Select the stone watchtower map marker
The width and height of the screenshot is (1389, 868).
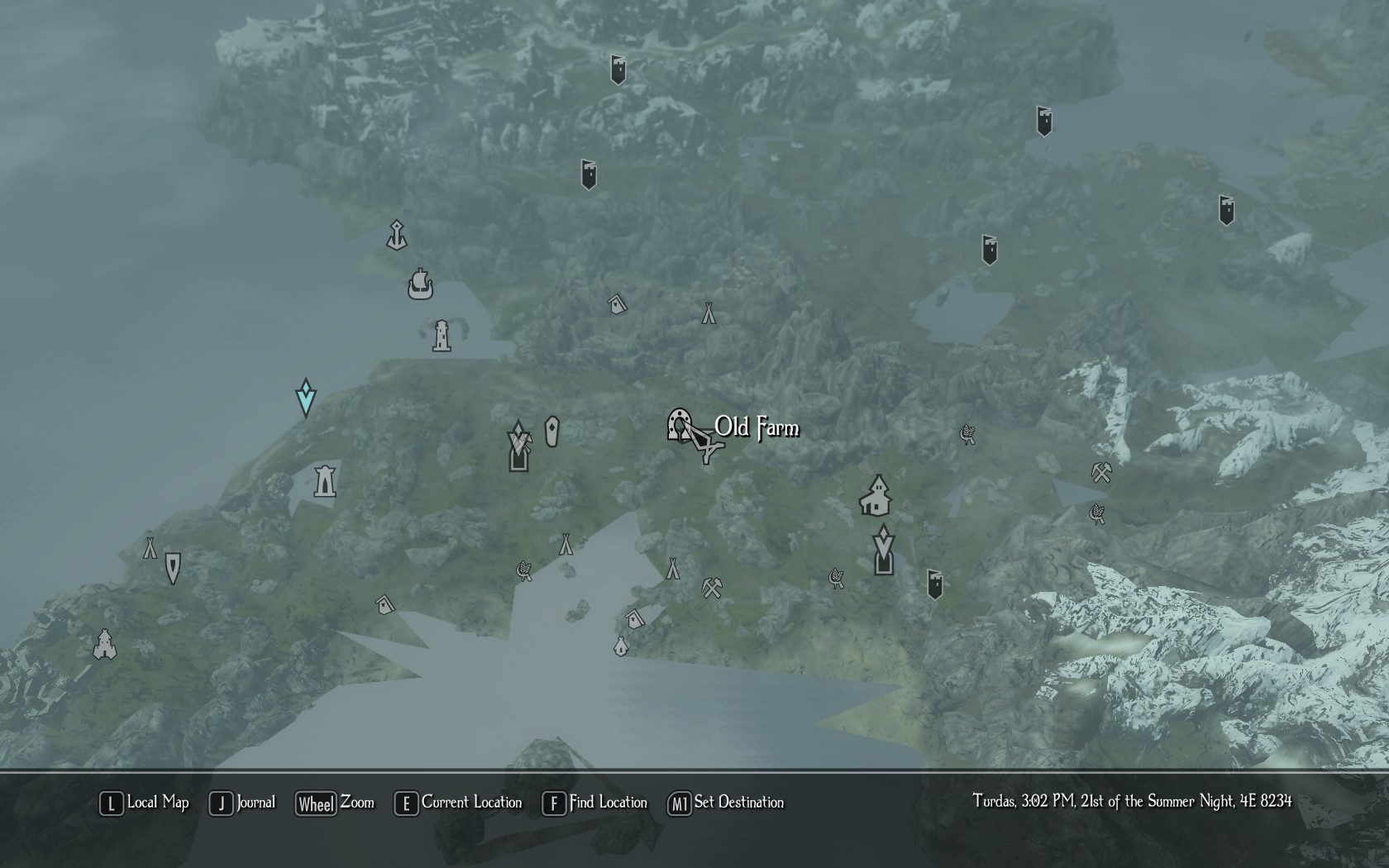(x=324, y=479)
